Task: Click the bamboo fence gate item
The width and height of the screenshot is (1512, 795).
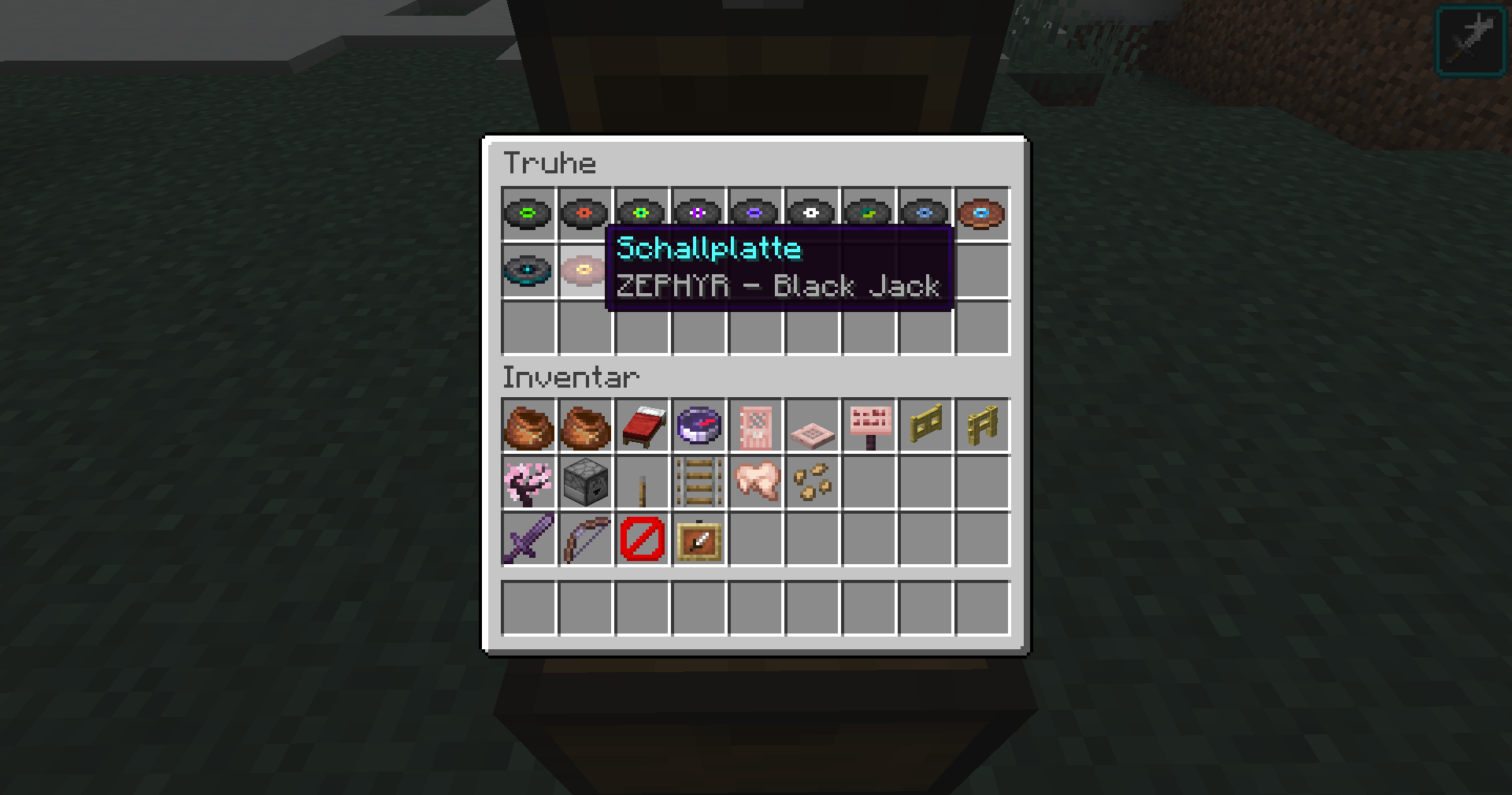Action: coord(981,426)
